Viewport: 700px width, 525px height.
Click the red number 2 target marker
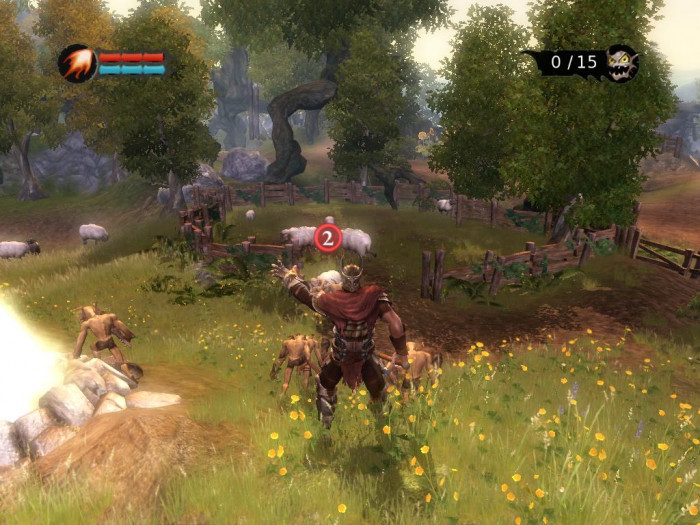(x=328, y=238)
